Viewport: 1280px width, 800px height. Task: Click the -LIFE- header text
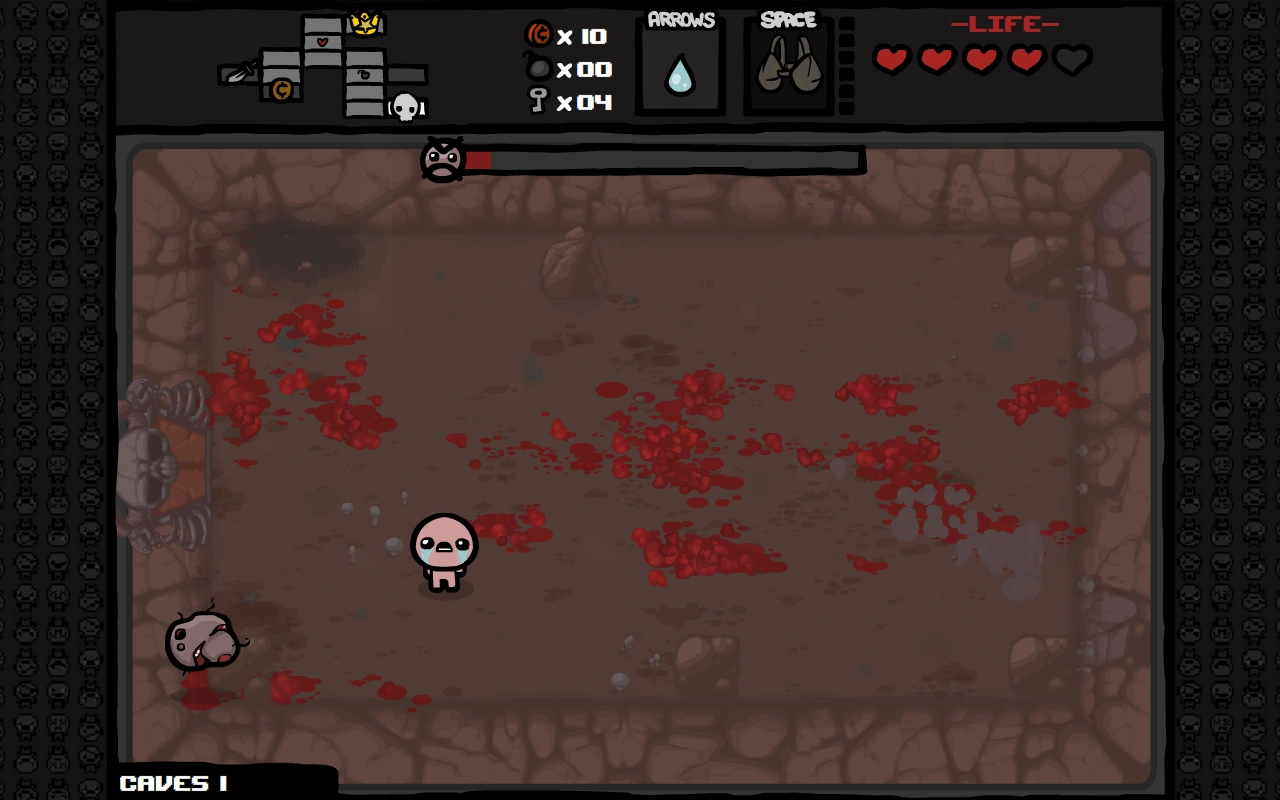pos(1004,25)
